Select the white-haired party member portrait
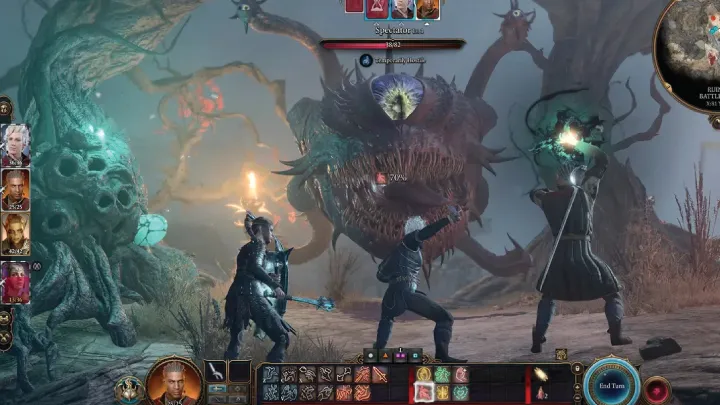This screenshot has width=720, height=405. click(16, 143)
